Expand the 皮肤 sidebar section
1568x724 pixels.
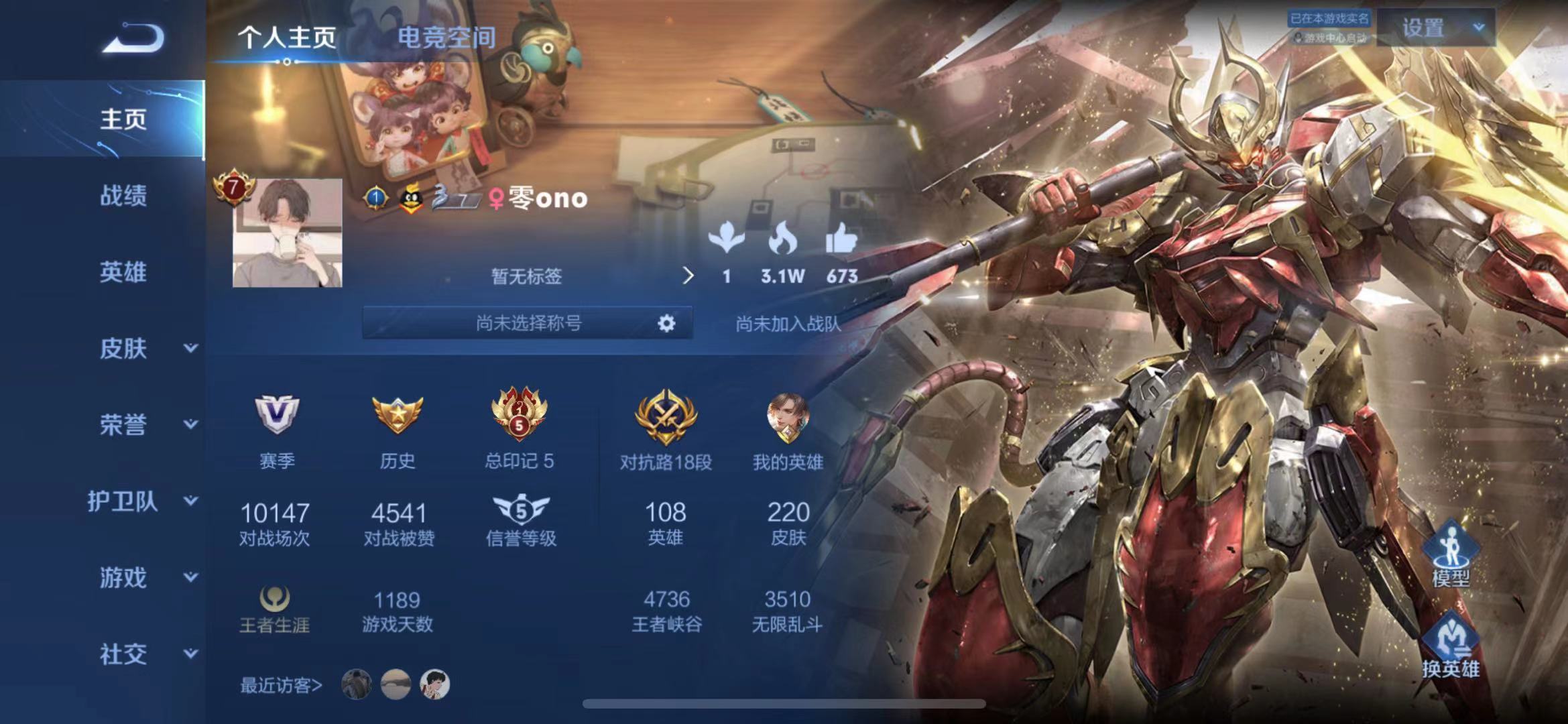click(x=190, y=348)
